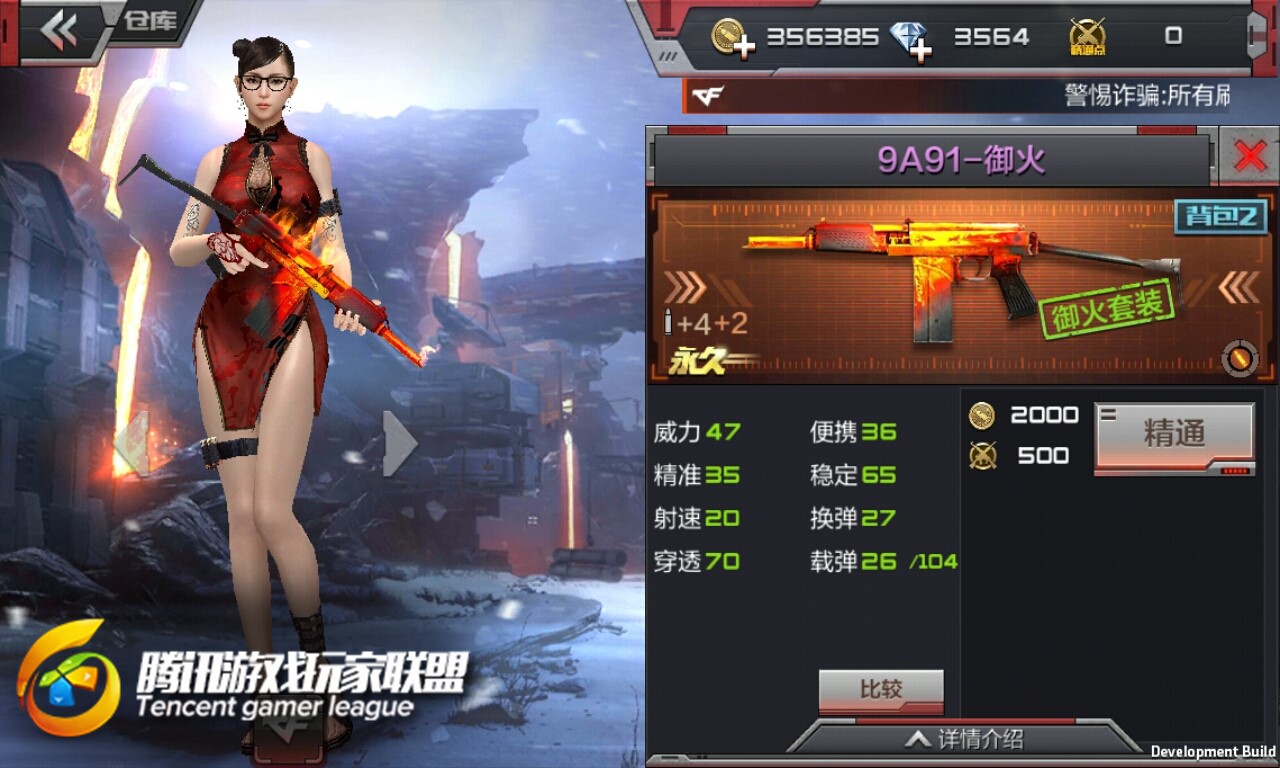The width and height of the screenshot is (1280, 768).
Task: Click the ammo round icon below the weapon
Action: [1240, 360]
